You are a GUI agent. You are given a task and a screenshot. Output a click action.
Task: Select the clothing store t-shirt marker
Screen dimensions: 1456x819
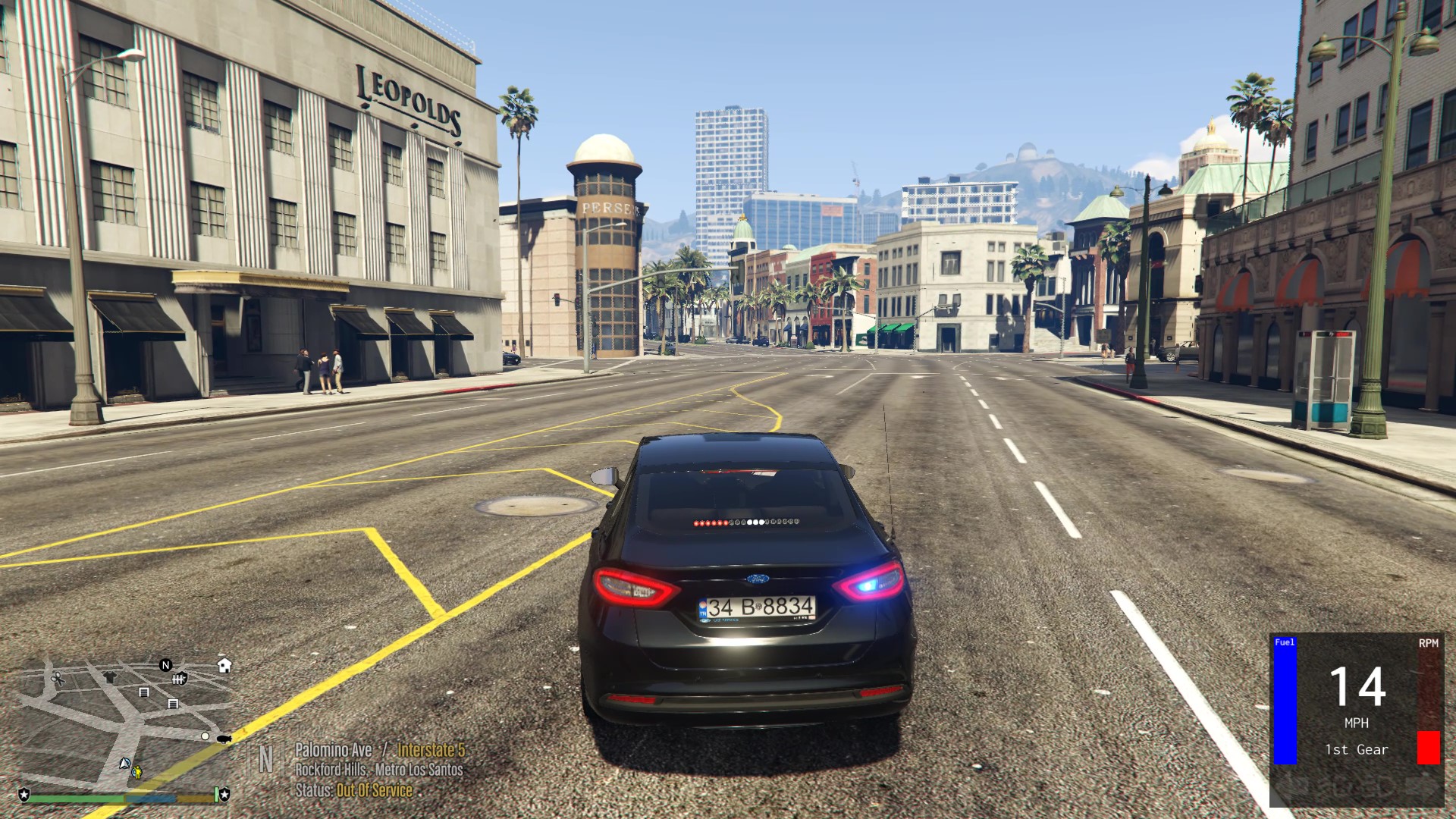(110, 677)
